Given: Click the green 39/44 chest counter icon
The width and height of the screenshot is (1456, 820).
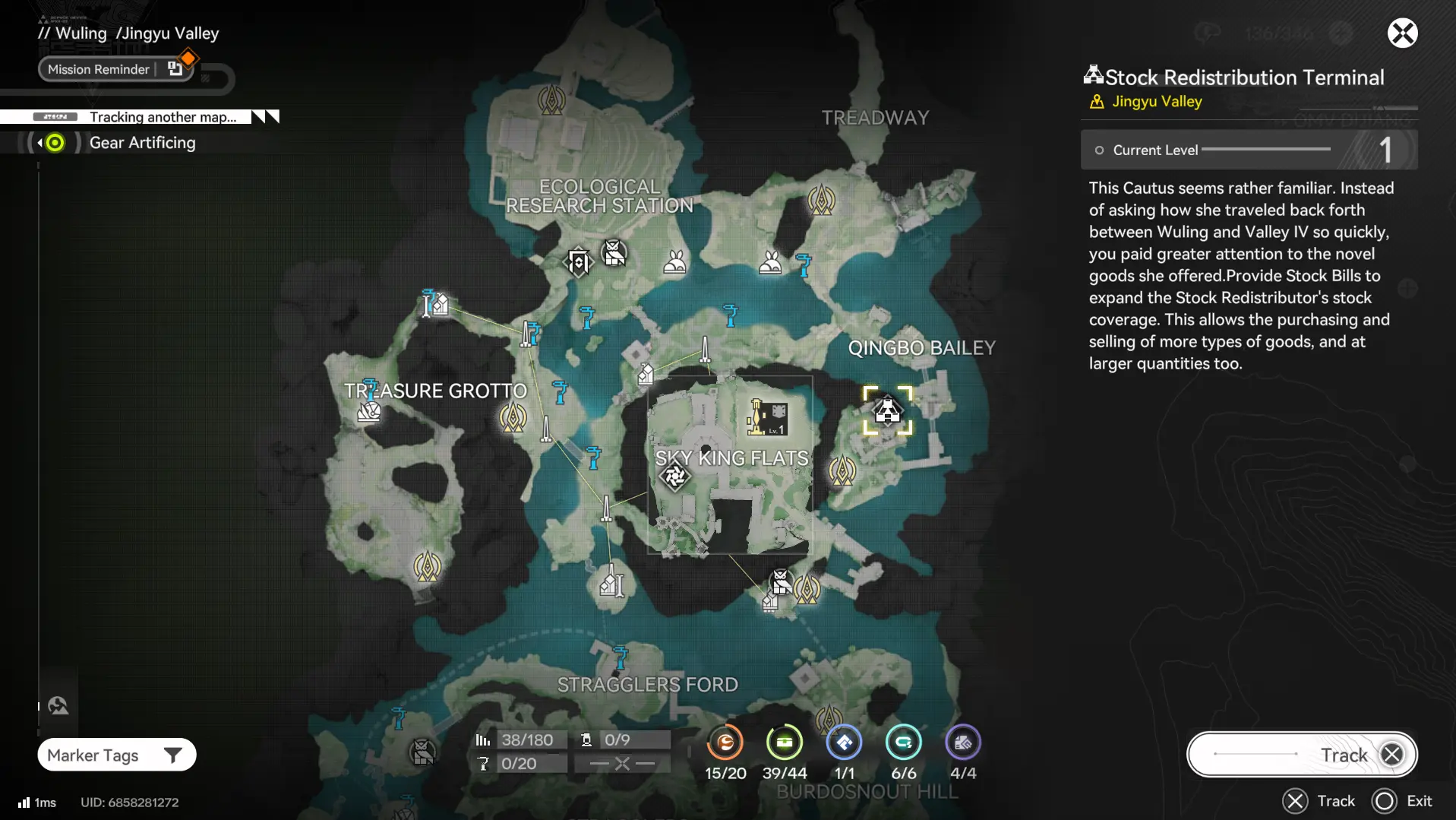Looking at the screenshot, I should 784,742.
